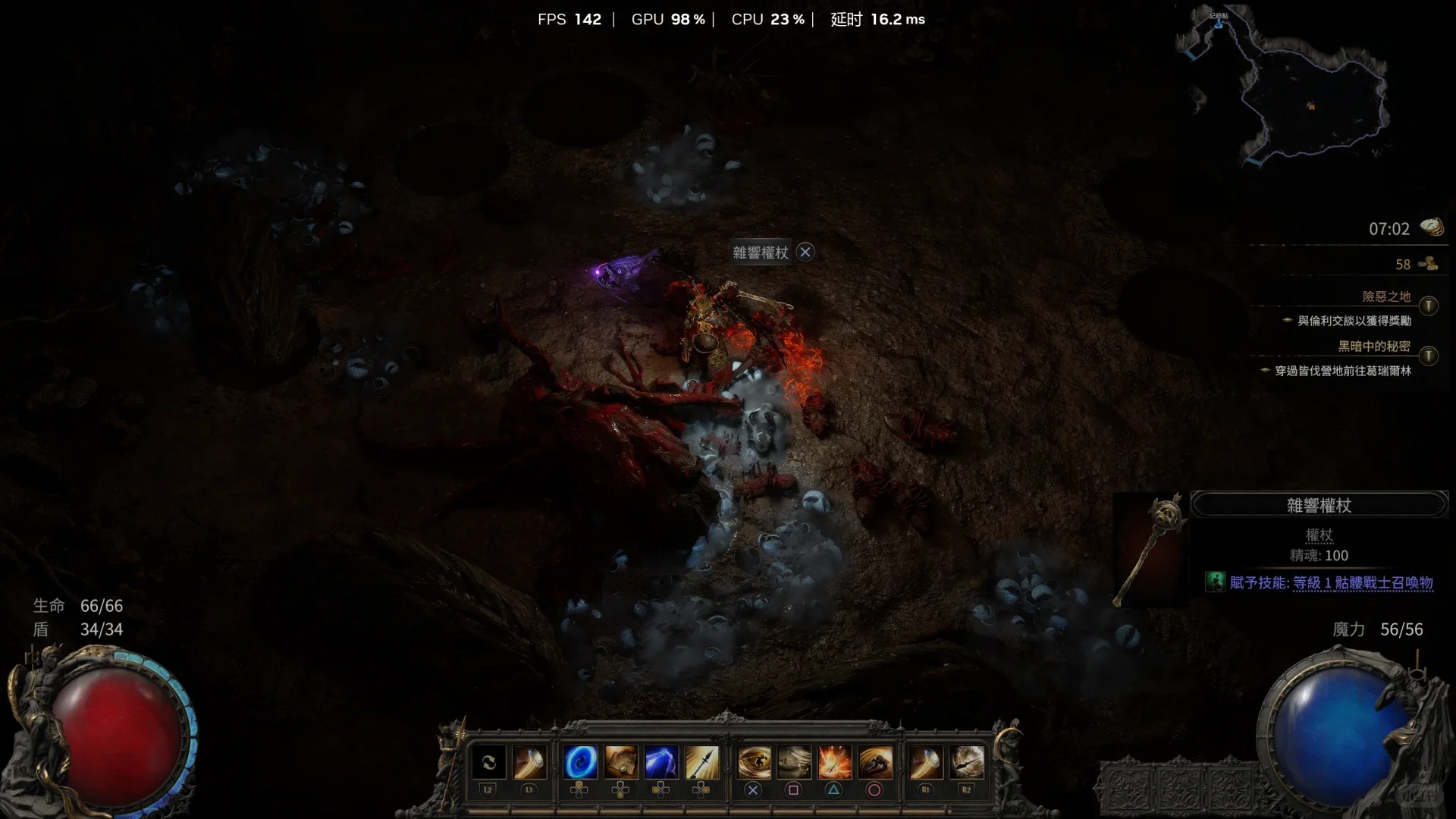Activate the golden whirlwind crouch skill
Image resolution: width=1456 pixels, height=819 pixels.
point(753,762)
